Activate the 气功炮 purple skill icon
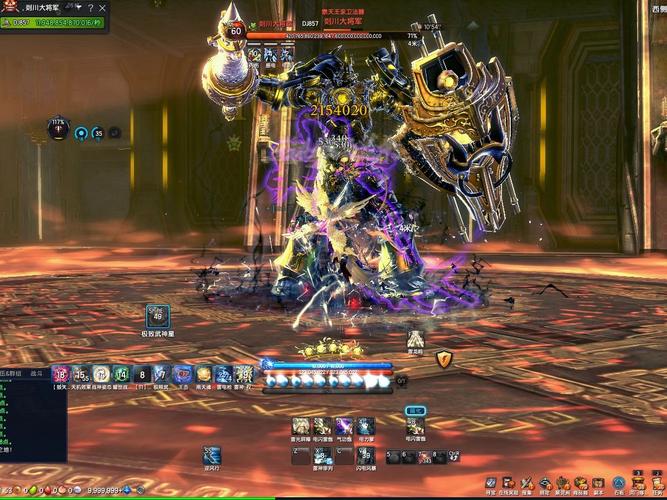This screenshot has height=500, width=667. point(344,427)
